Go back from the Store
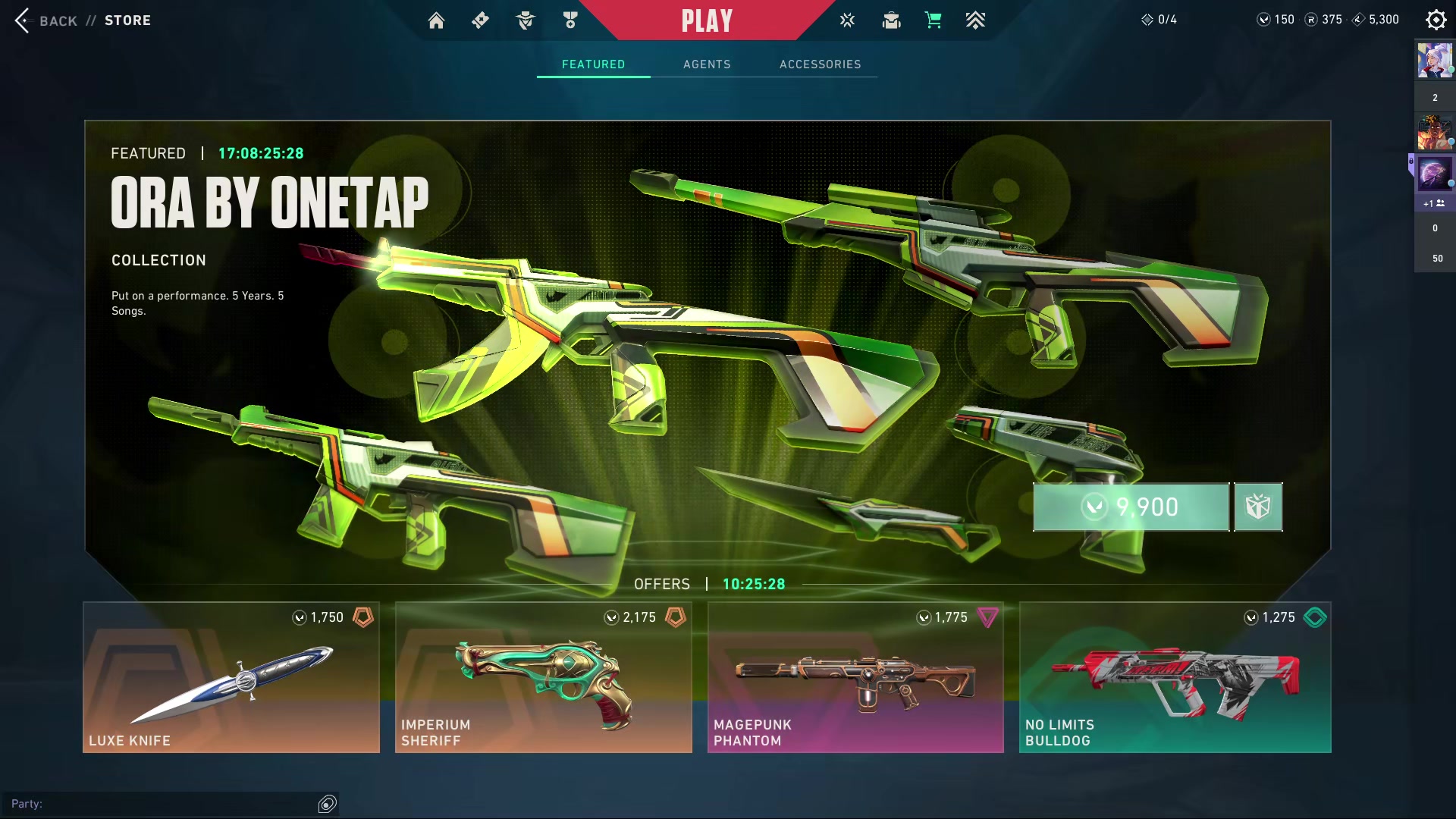This screenshot has height=819, width=1456. (x=47, y=20)
